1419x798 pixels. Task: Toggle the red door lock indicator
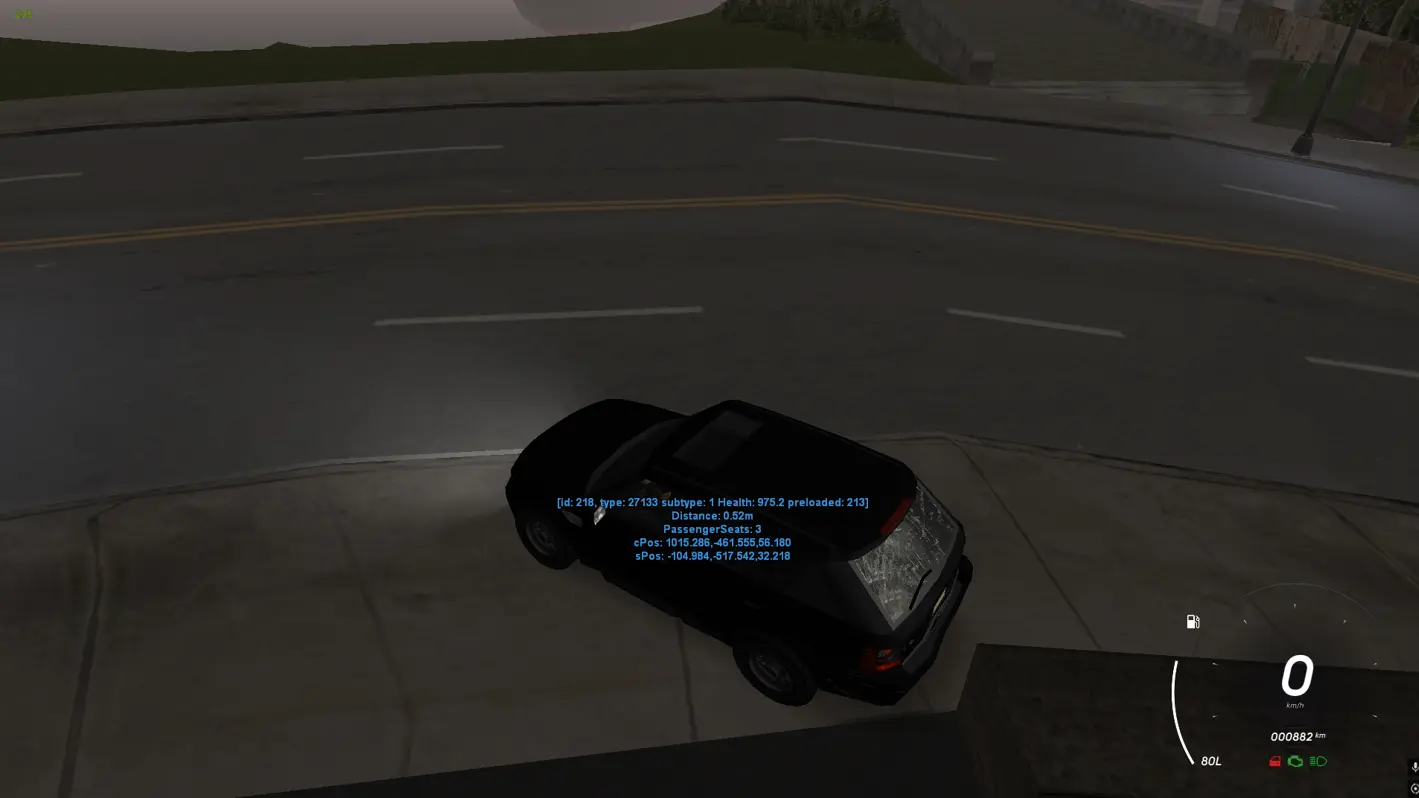(1274, 761)
